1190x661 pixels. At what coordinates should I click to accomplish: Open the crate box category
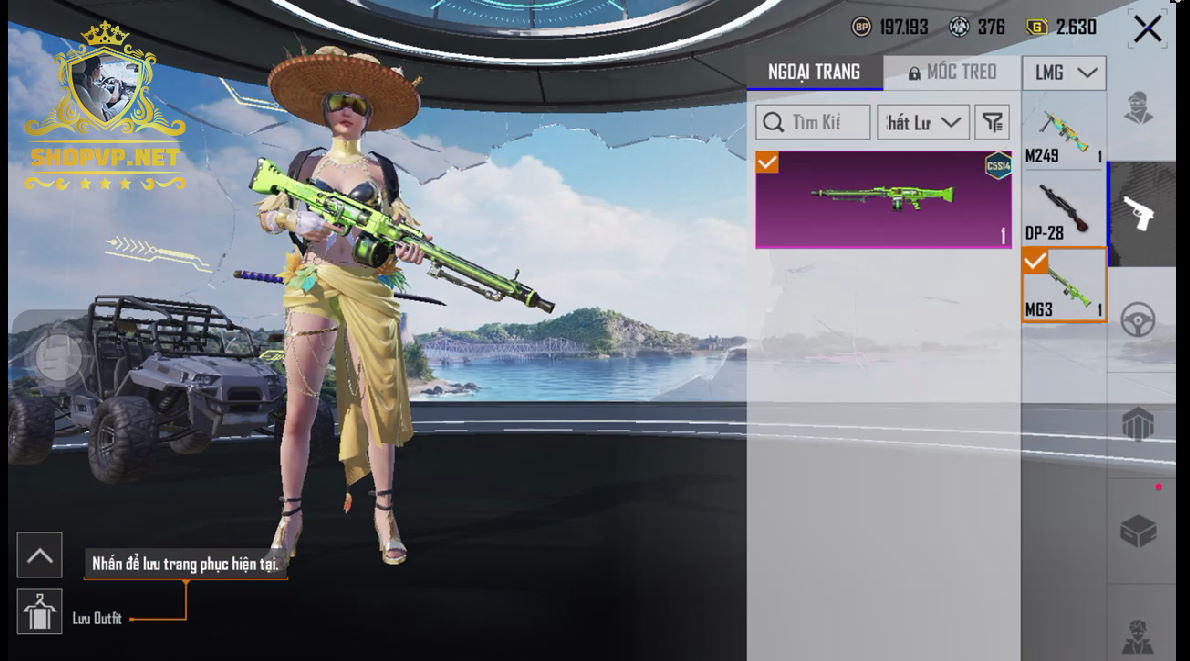1138,531
